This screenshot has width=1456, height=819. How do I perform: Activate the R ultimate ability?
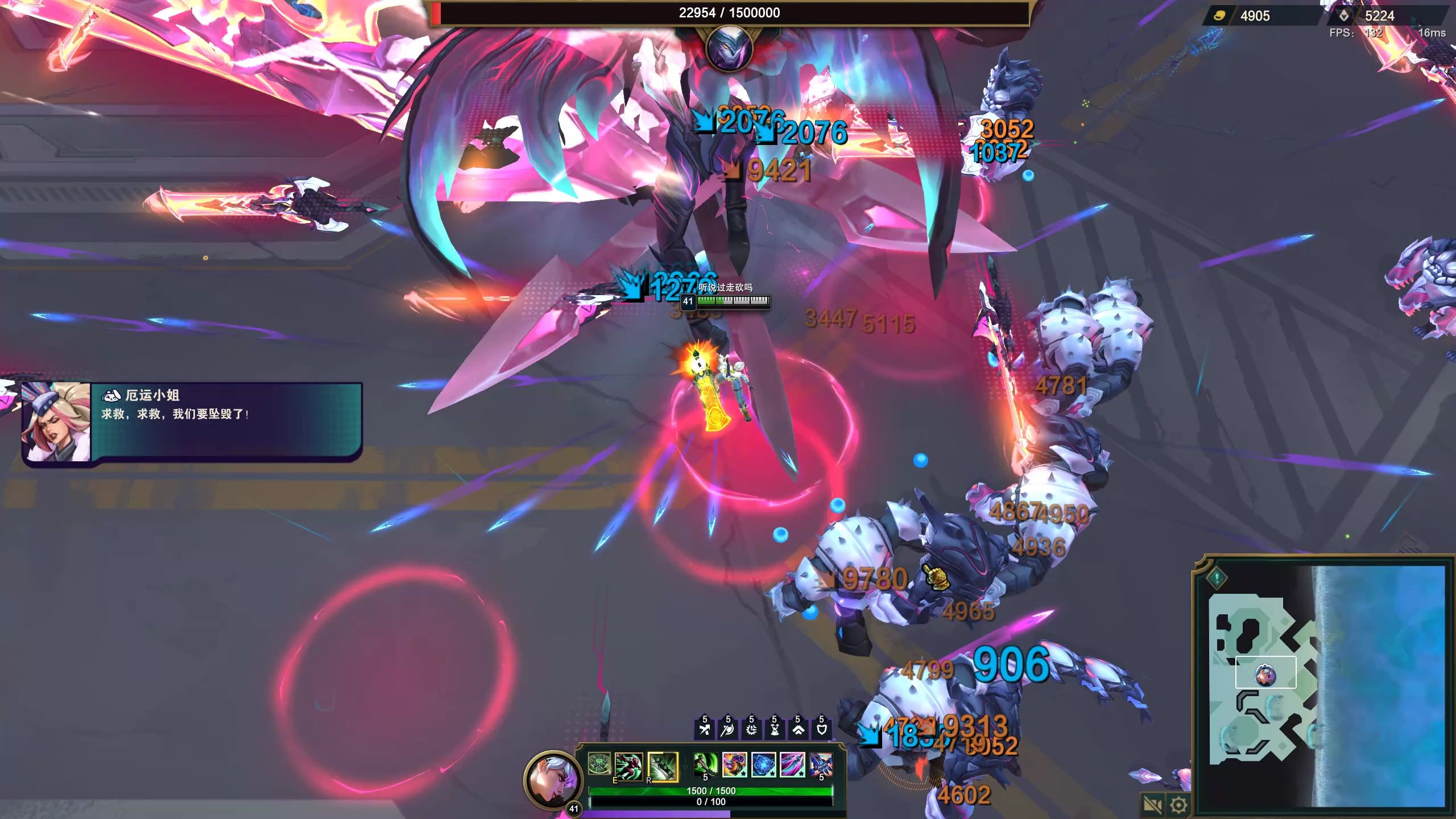coord(663,766)
